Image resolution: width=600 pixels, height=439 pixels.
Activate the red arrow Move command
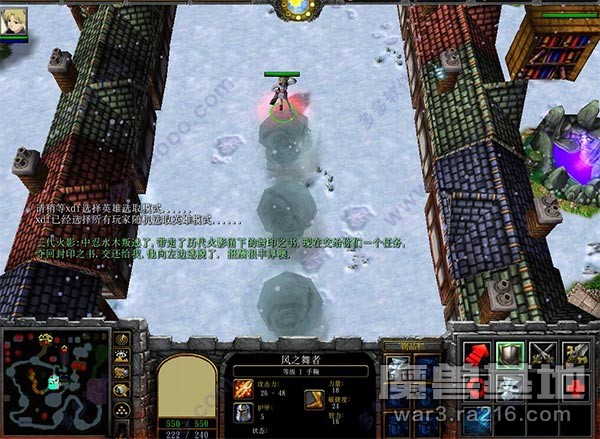(x=476, y=356)
